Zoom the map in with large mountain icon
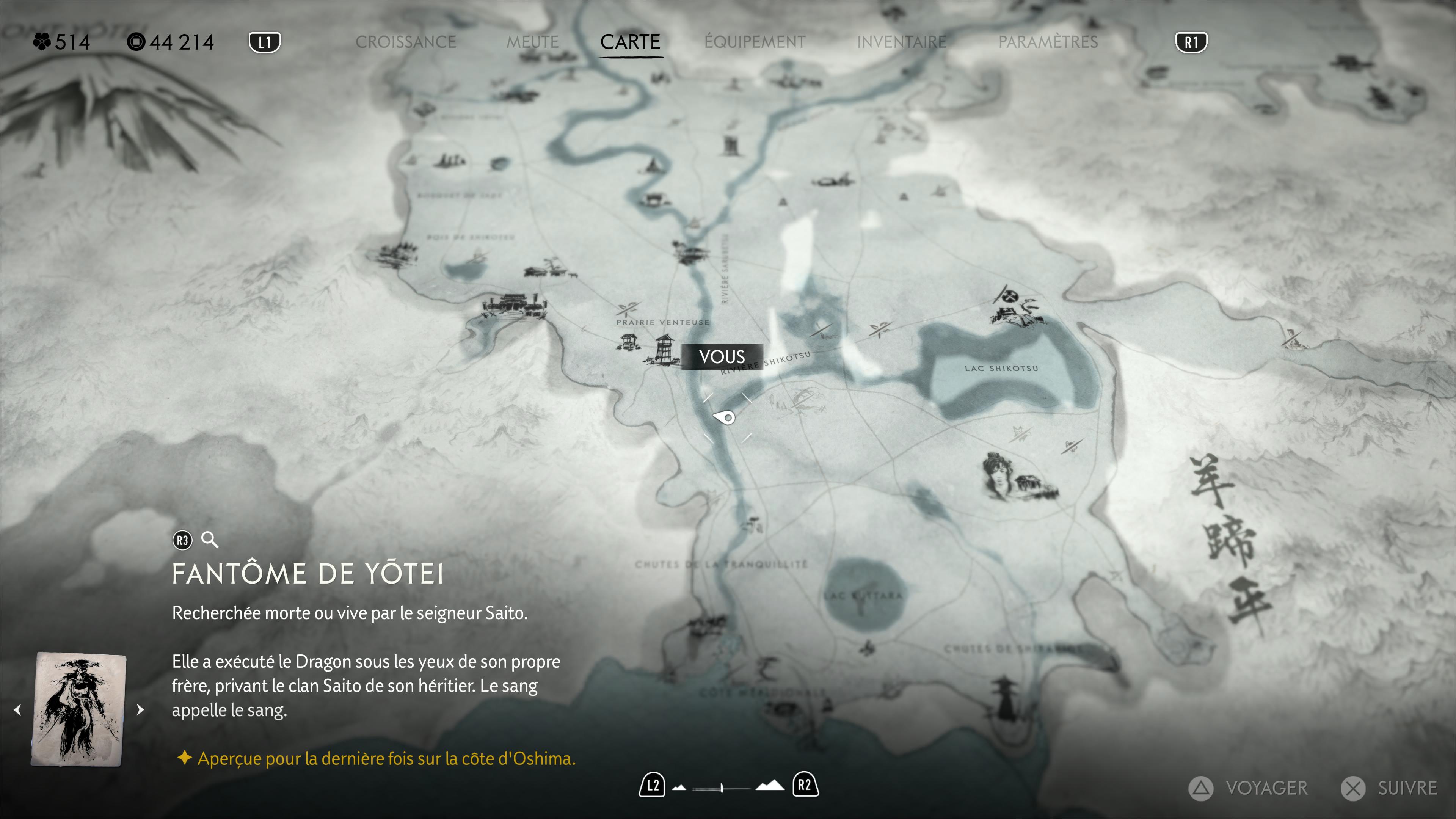The image size is (1456, 819). pos(770,786)
